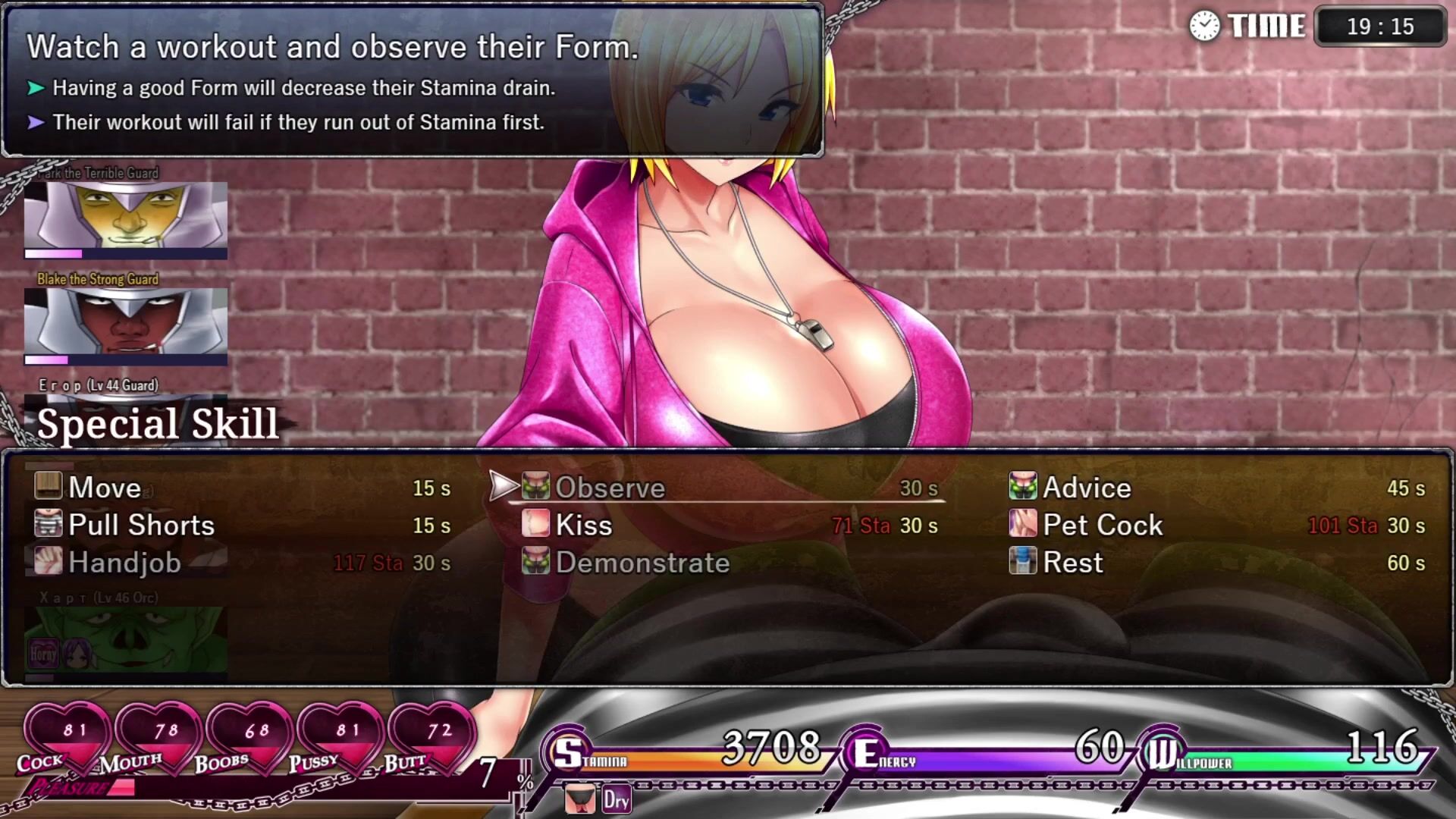Choose the Pet Cock skill entry
Viewport: 1456px width, 819px height.
pos(1102,526)
